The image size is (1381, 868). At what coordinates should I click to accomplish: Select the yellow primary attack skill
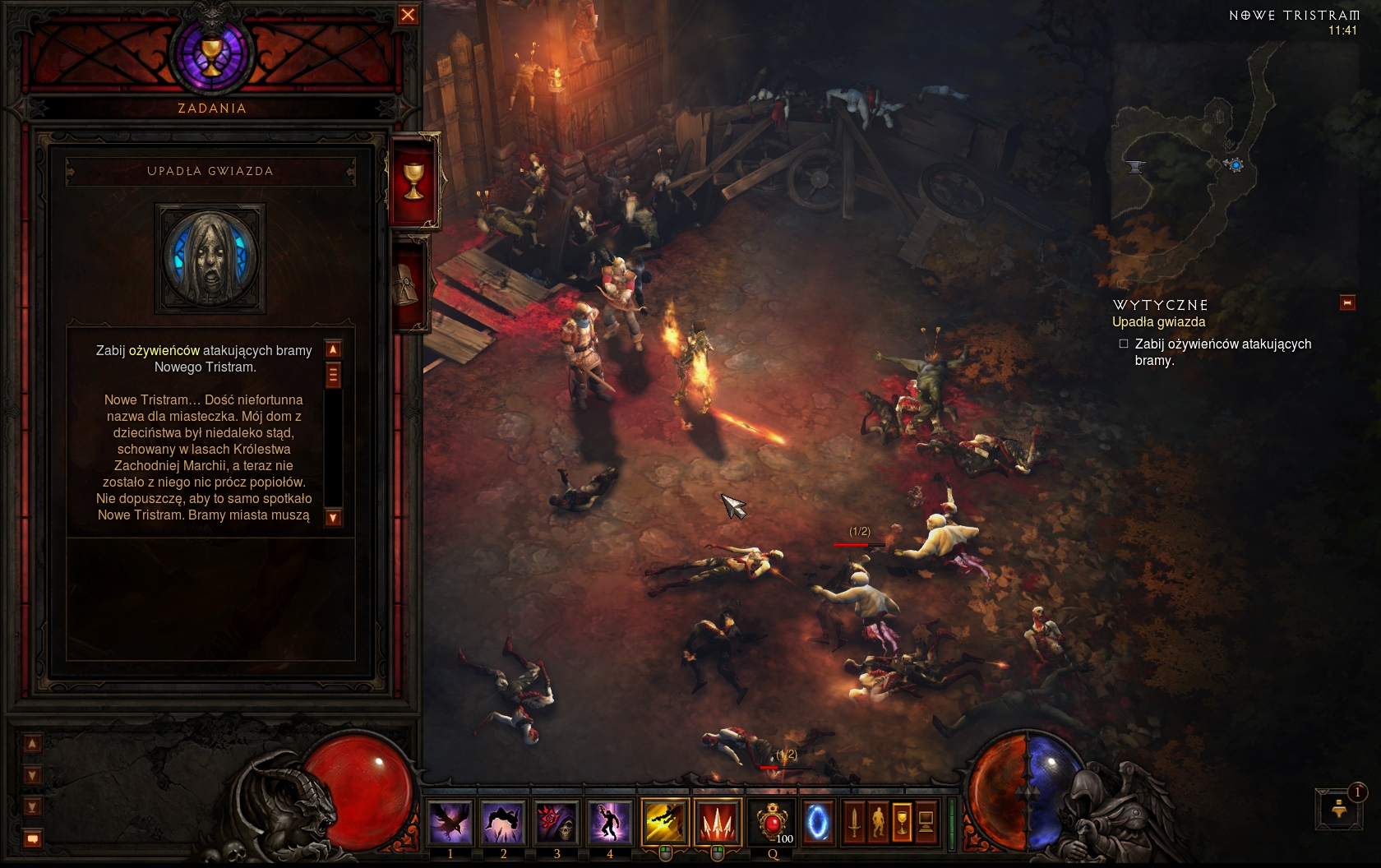coord(664,822)
